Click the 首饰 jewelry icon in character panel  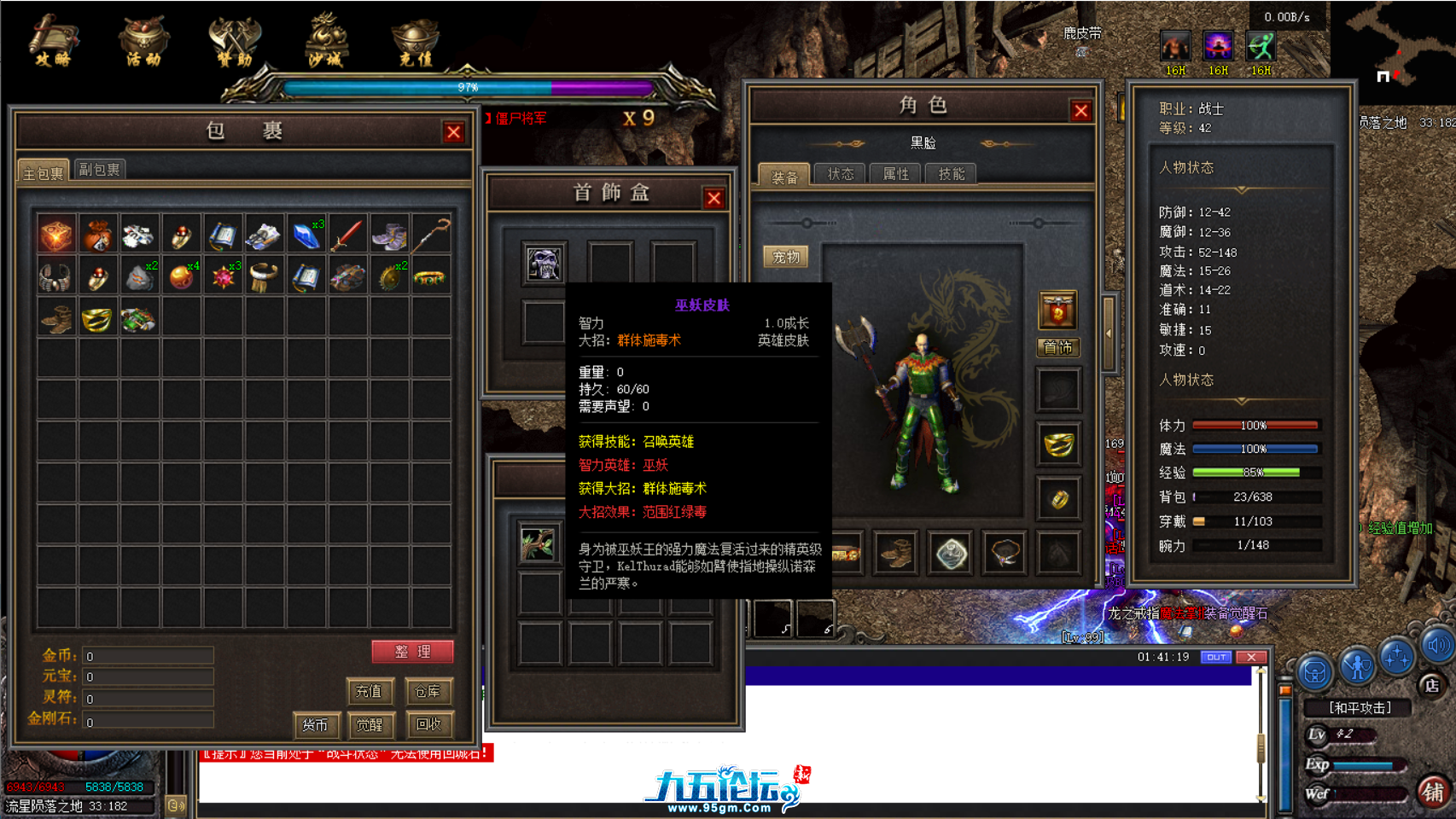(1058, 347)
